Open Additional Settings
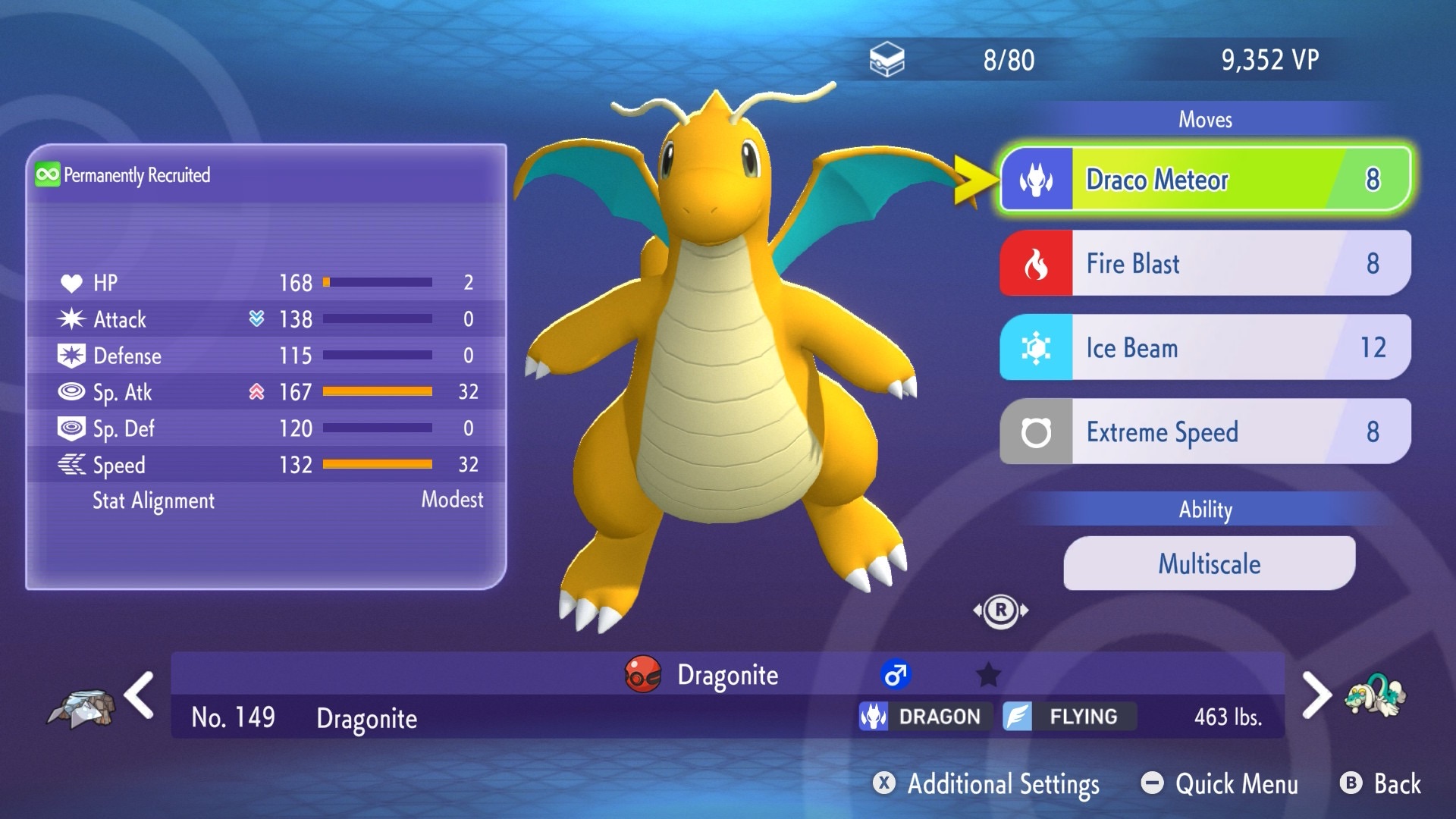Viewport: 1456px width, 819px height. (x=987, y=783)
